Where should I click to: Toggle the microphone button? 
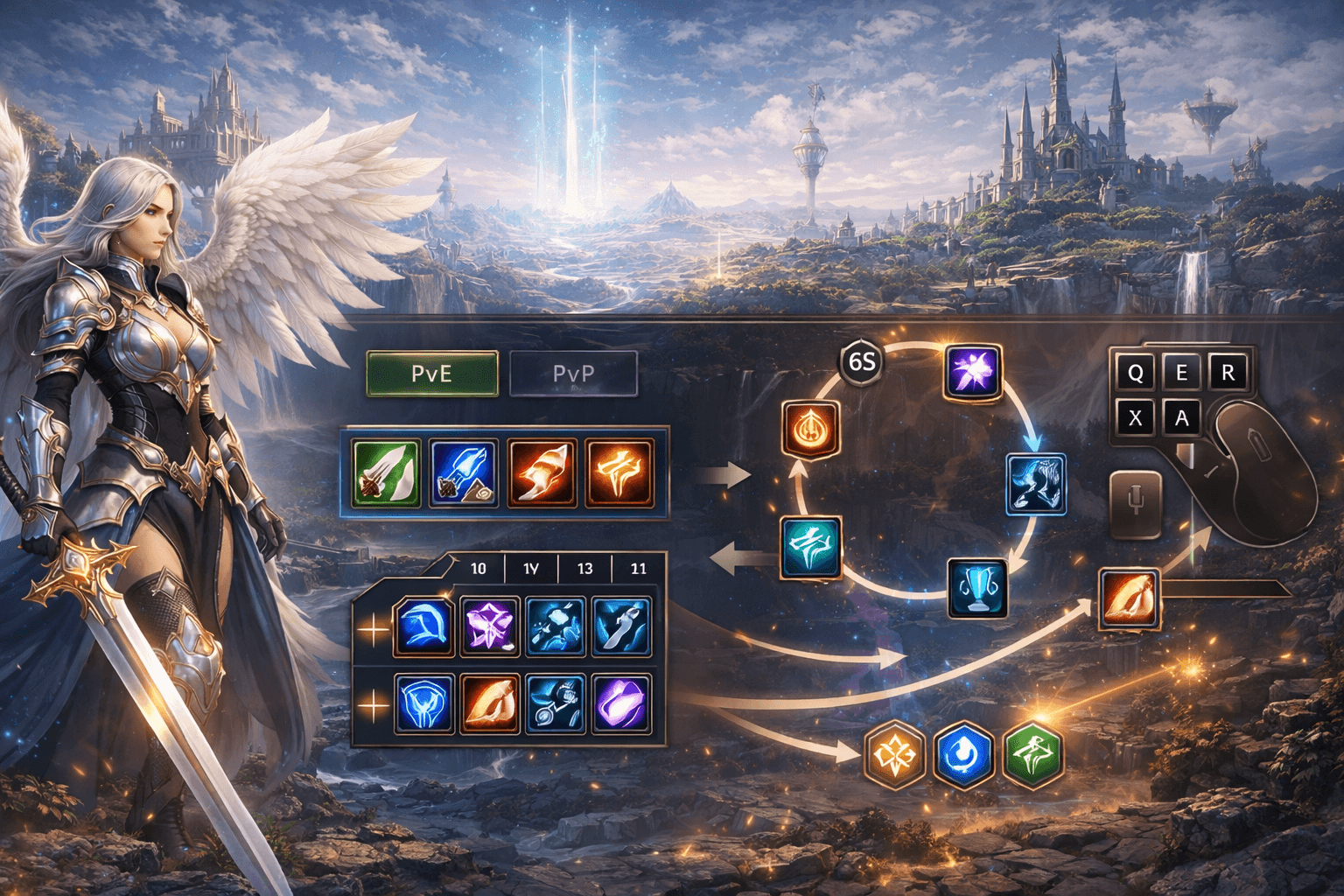(1136, 505)
